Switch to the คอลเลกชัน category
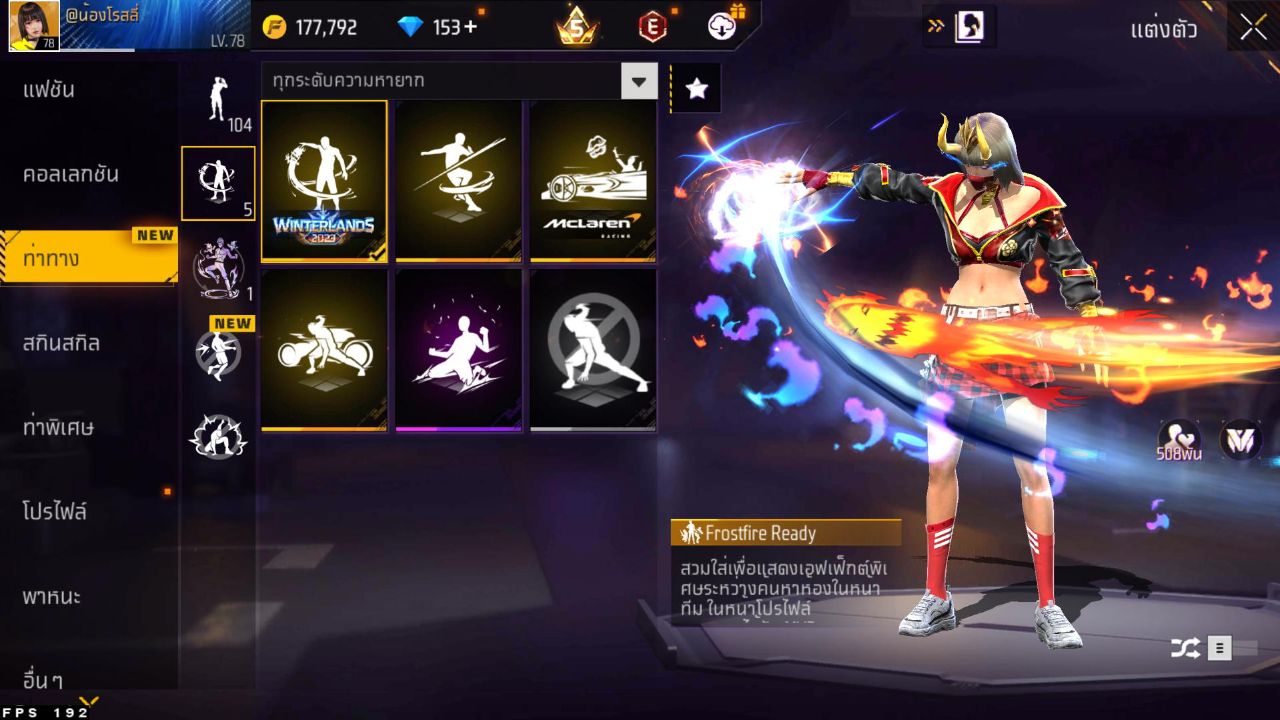Viewport: 1280px width, 720px height. (71, 174)
